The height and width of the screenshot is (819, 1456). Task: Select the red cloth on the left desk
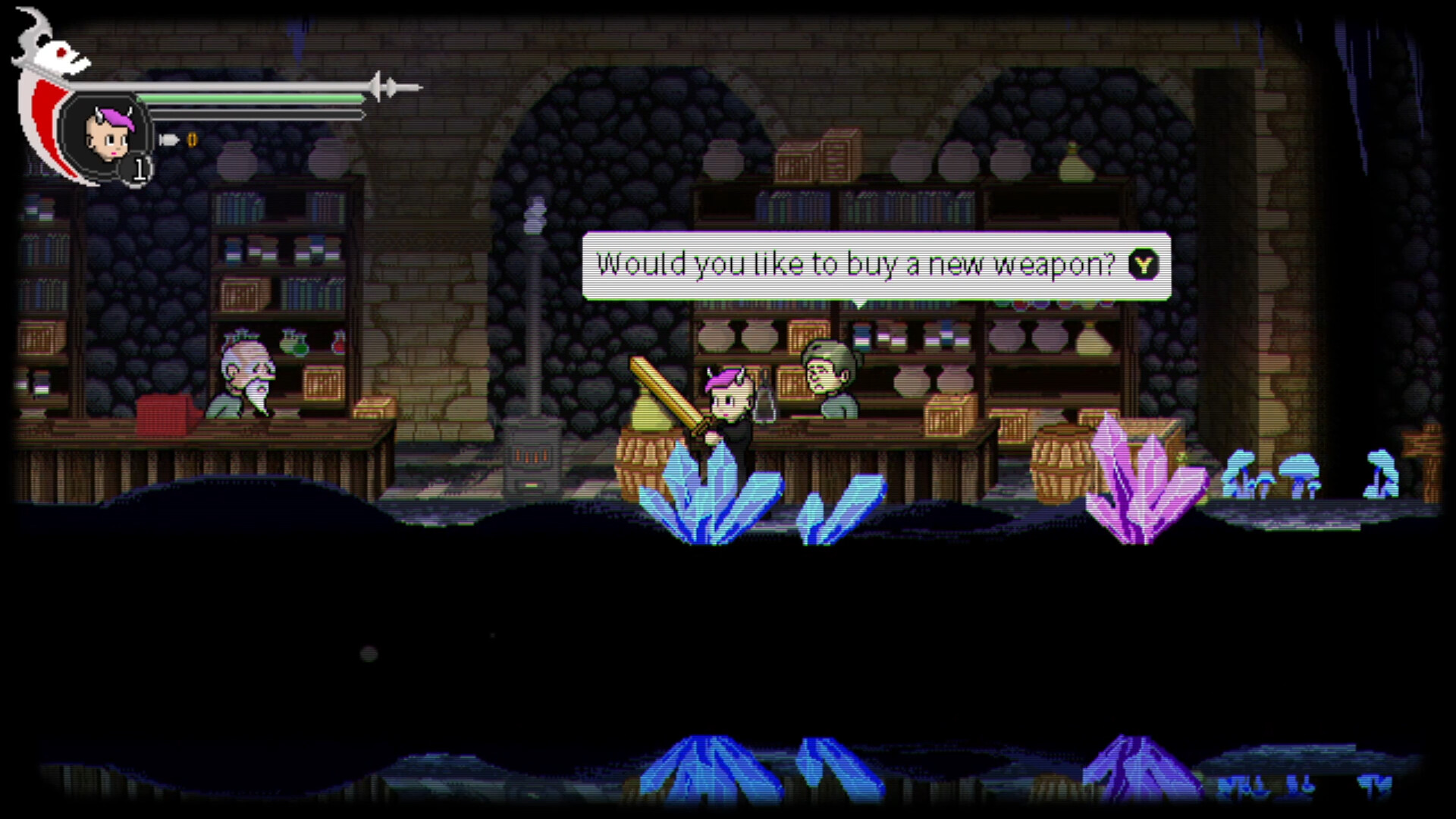click(x=163, y=413)
